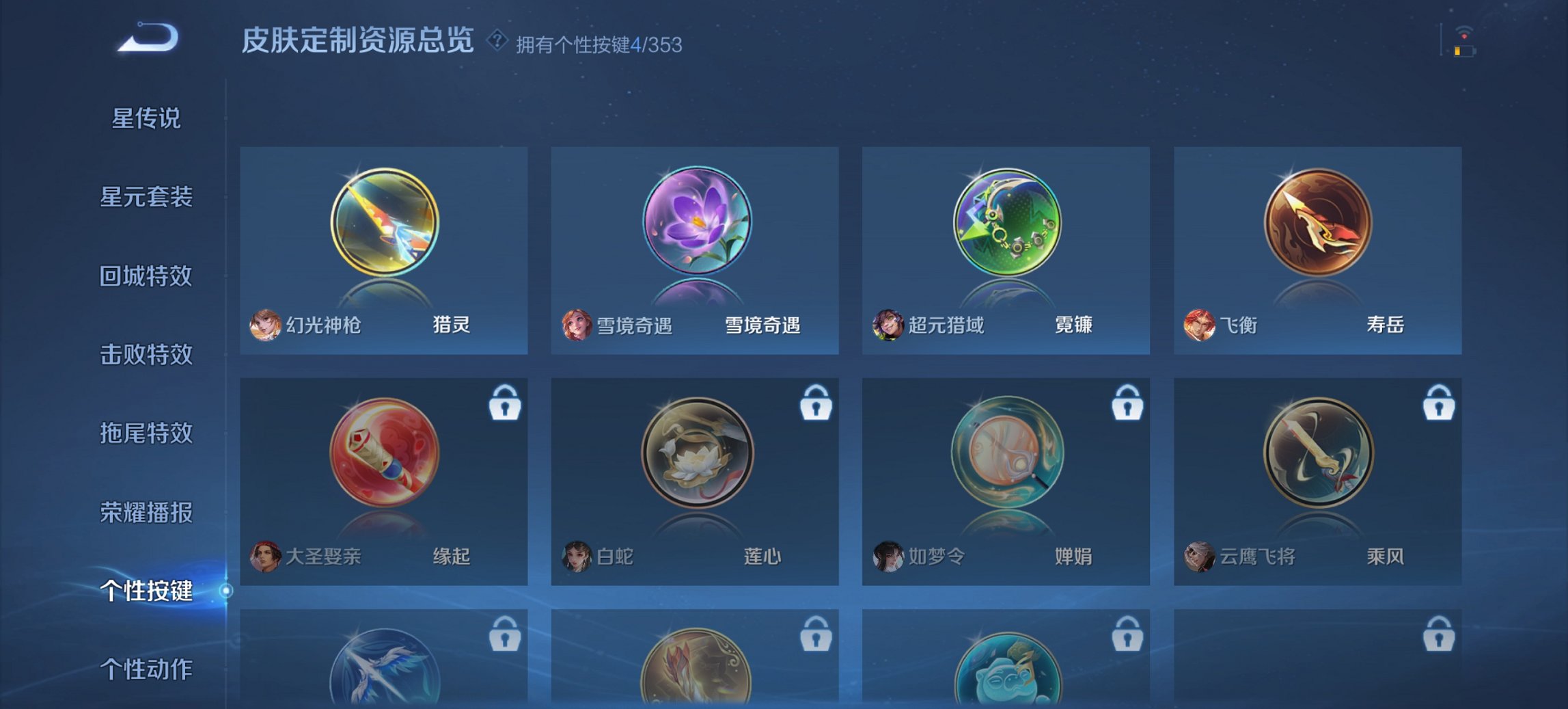Switch to the 星传说 sidebar tab
Viewport: 1568px width, 709px height.
(148, 120)
